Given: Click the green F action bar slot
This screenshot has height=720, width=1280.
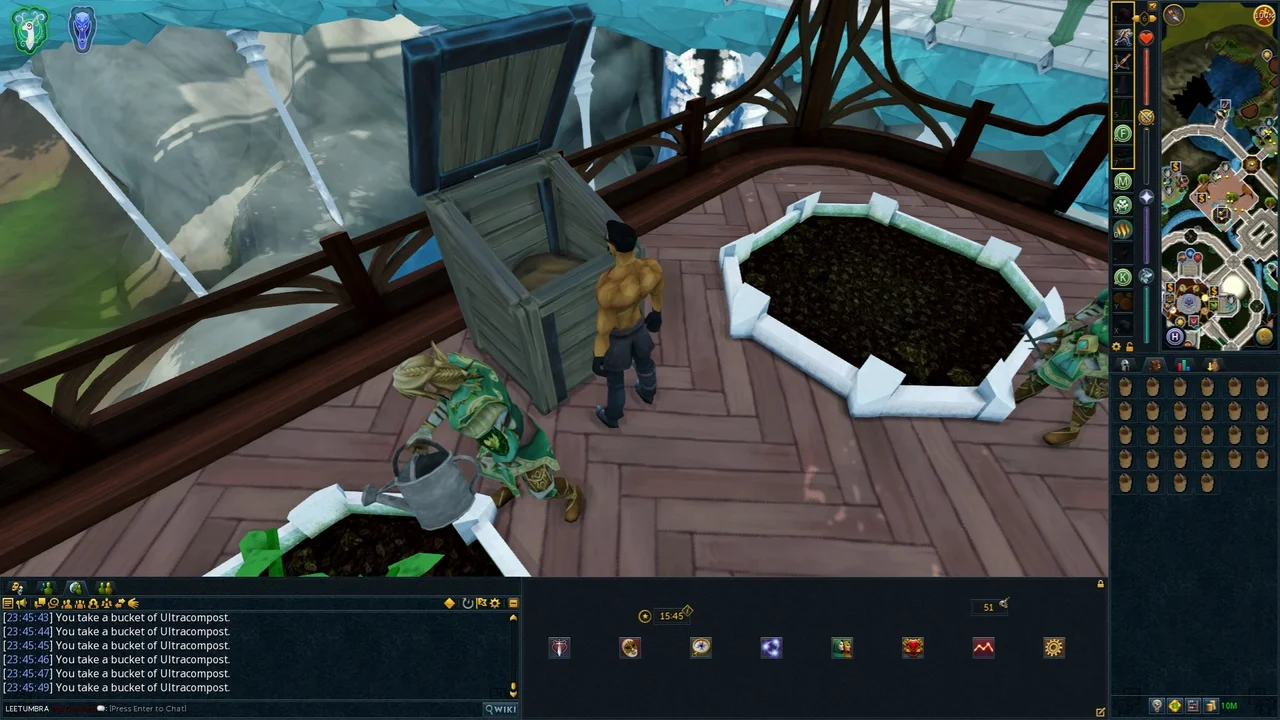Looking at the screenshot, I should click(x=1123, y=134).
